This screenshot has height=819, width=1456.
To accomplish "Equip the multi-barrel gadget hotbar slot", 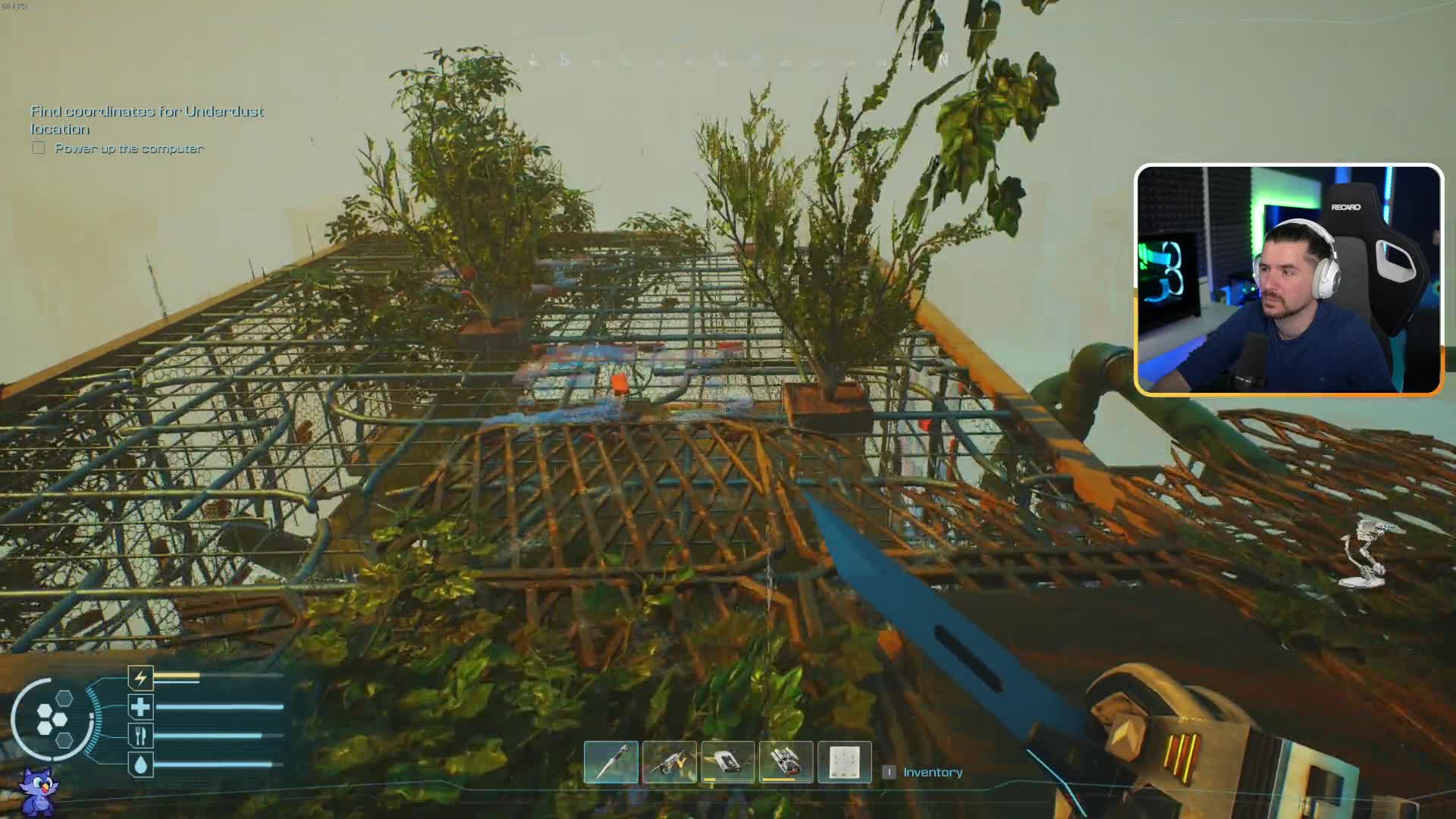I will 786,762.
